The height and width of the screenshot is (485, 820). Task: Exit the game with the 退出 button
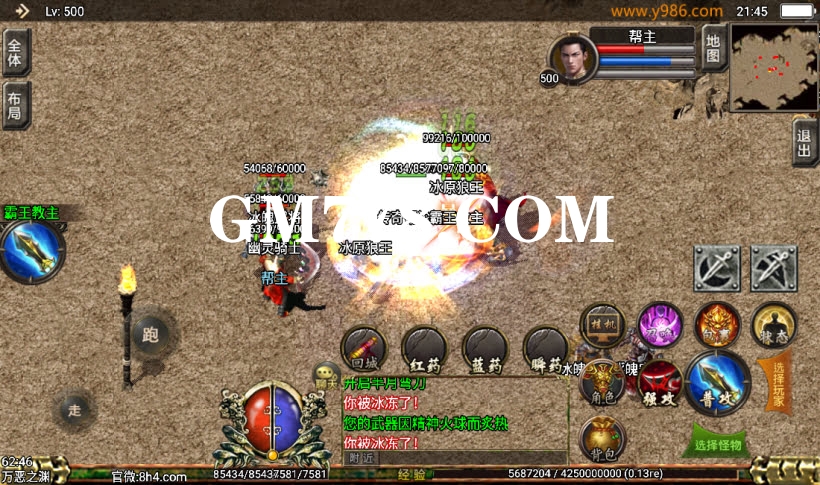(805, 143)
